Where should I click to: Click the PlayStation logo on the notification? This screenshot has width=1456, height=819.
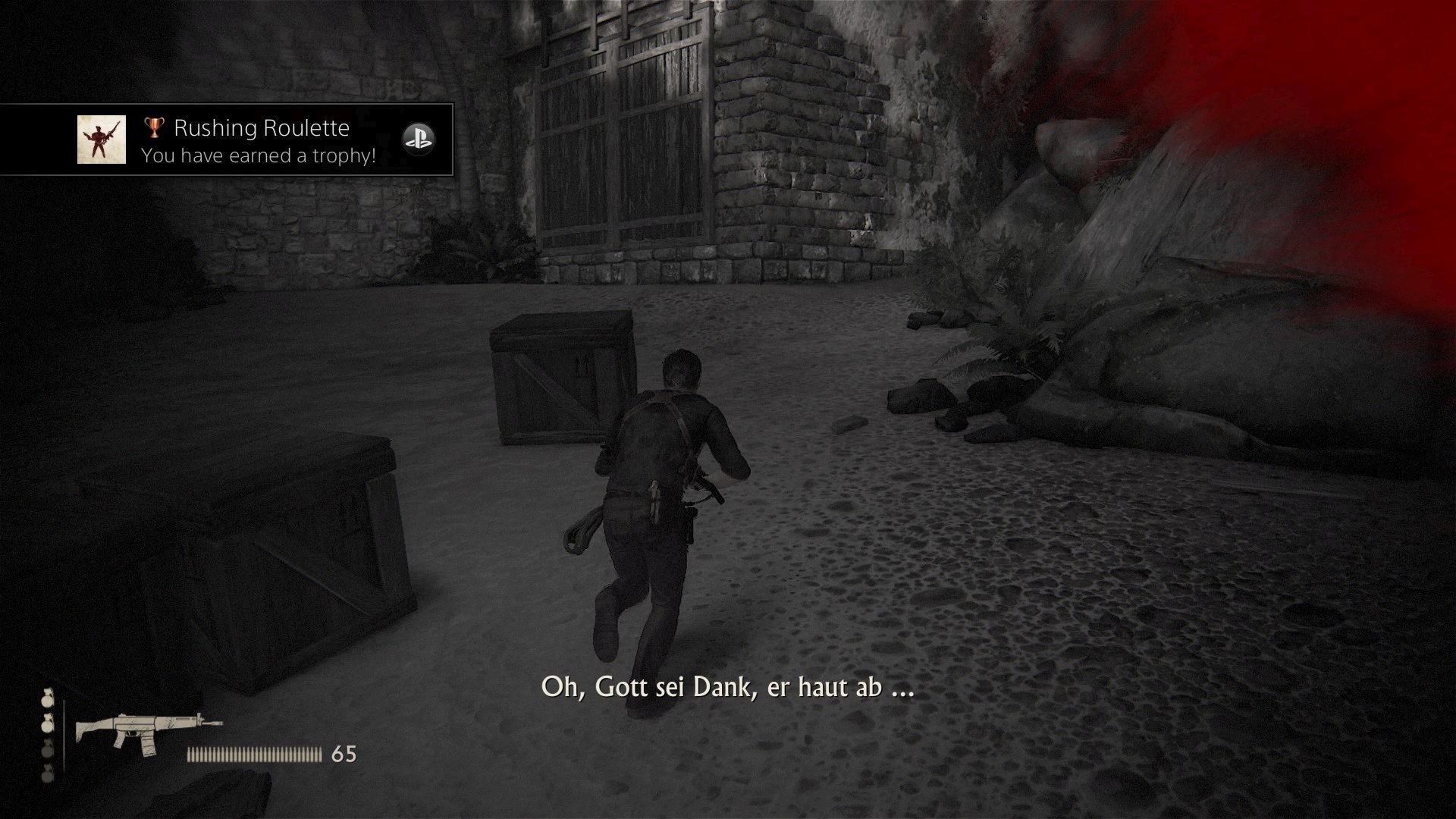coord(418,139)
